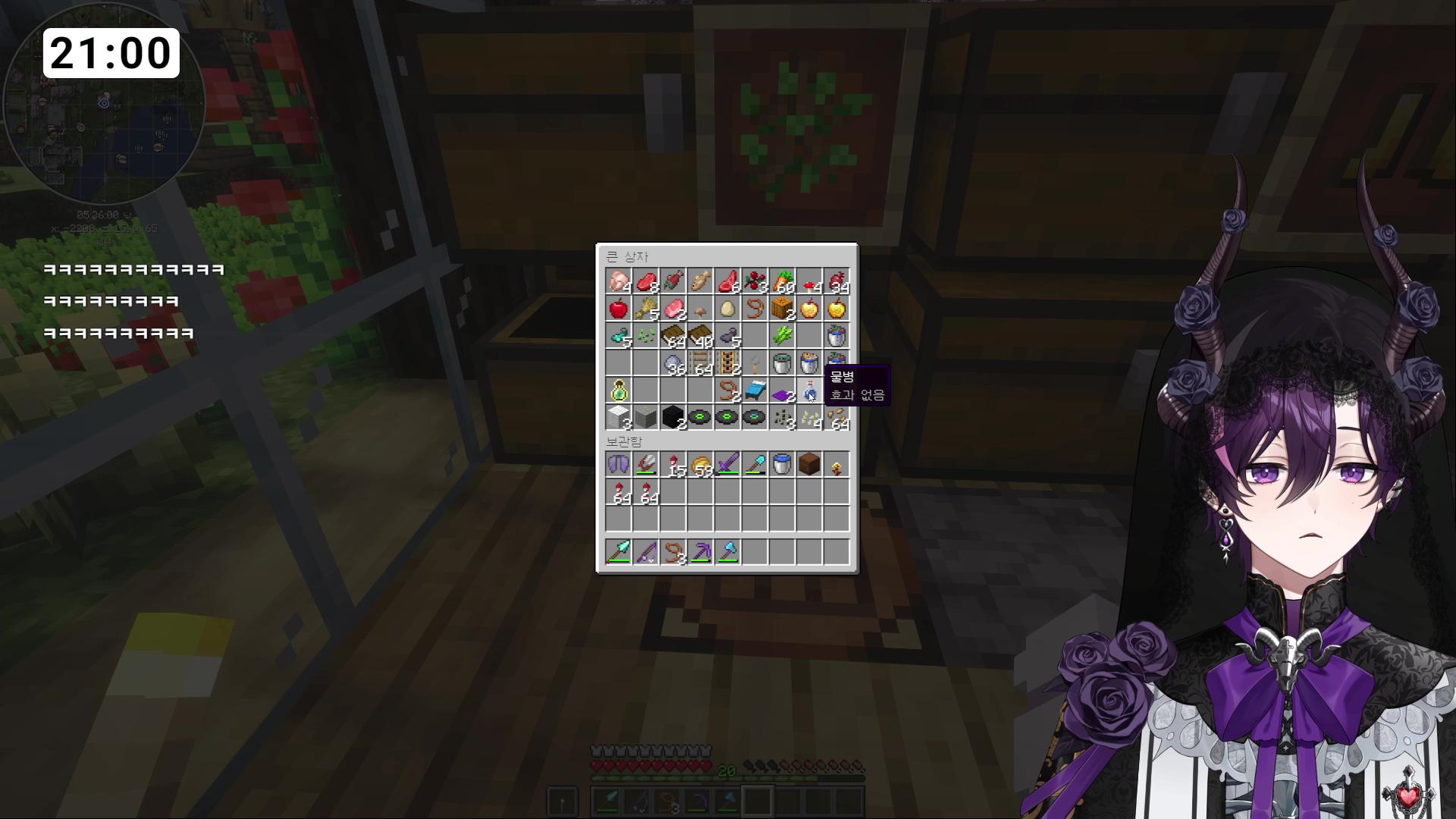Pick the diamond axe in the hotbar
1456x819 pixels.
[x=727, y=552]
